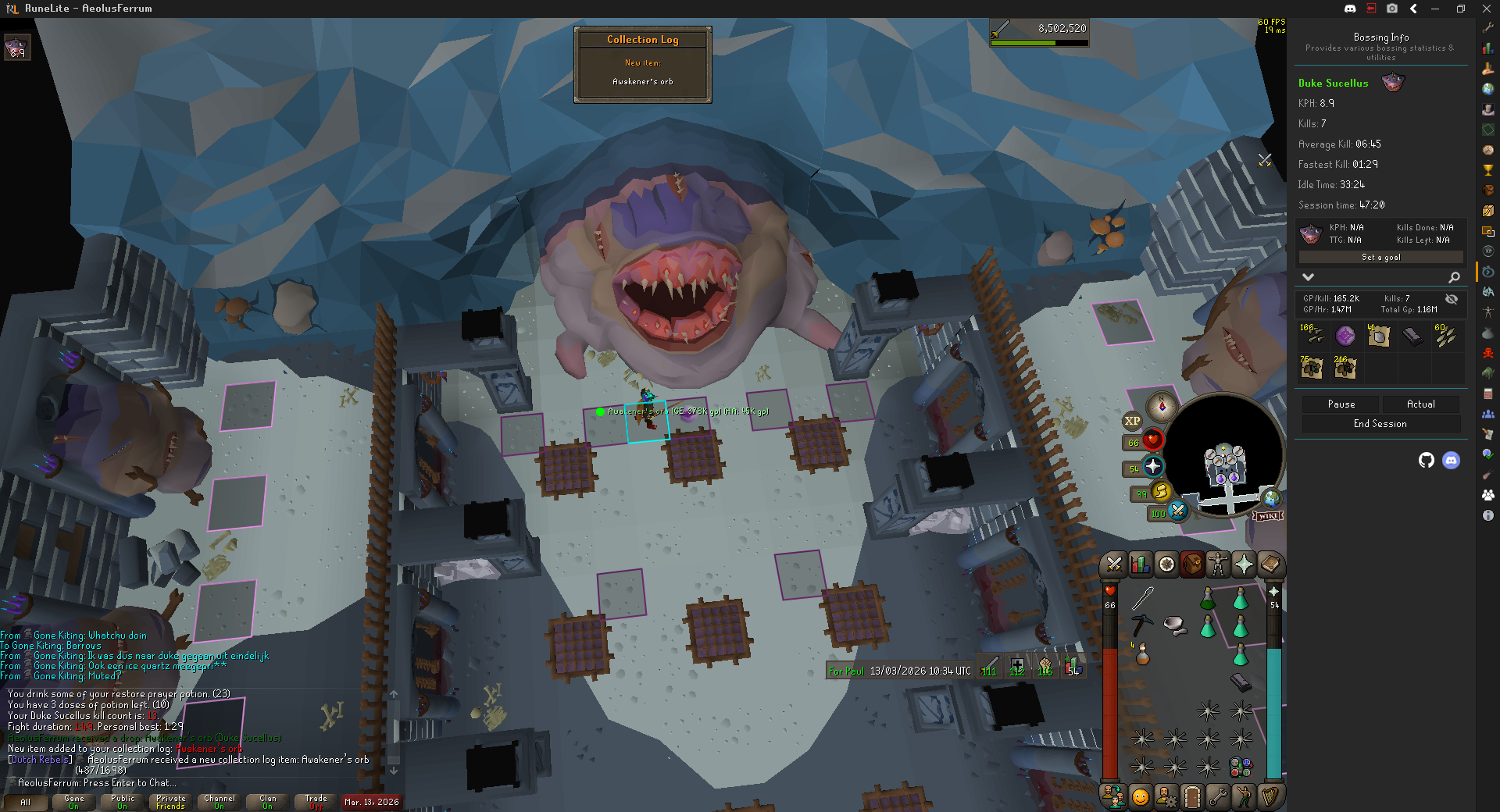Switch loot value to Actual
The width and height of the screenshot is (1500, 812).
point(1420,404)
